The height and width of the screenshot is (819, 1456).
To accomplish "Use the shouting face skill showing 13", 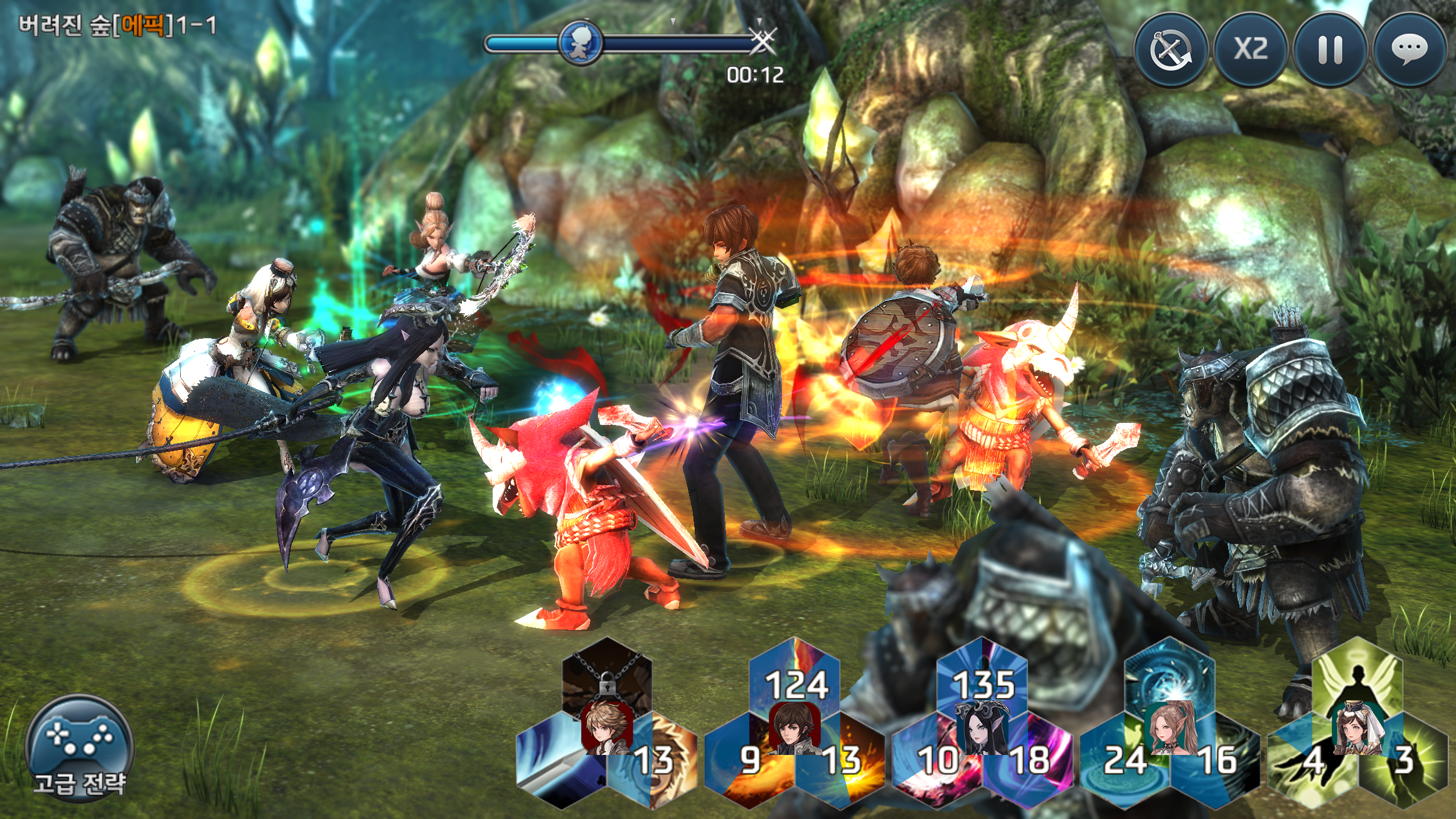I will pyautogui.click(x=659, y=763).
